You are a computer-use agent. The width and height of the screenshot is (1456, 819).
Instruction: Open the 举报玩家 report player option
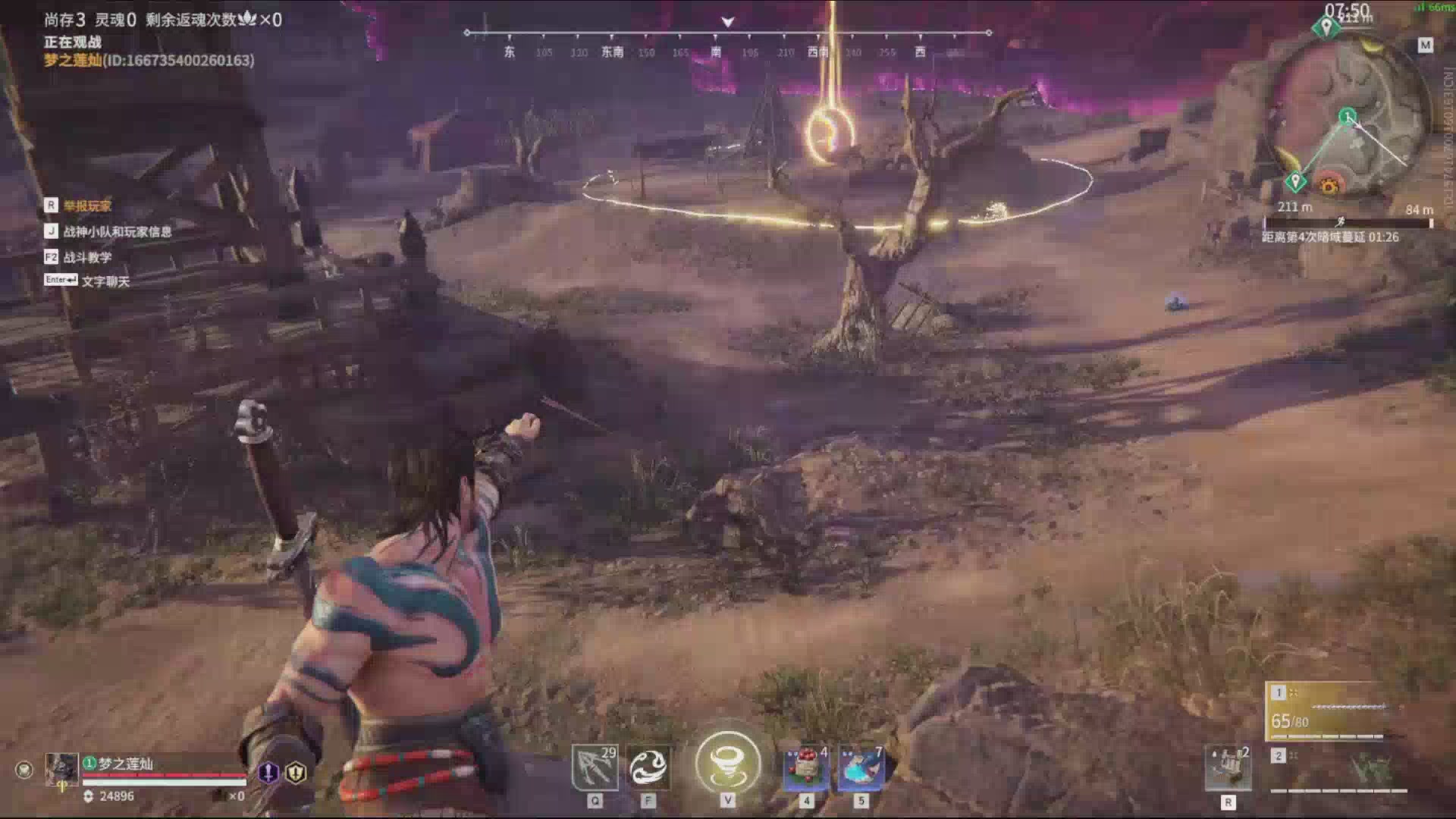[x=86, y=206]
